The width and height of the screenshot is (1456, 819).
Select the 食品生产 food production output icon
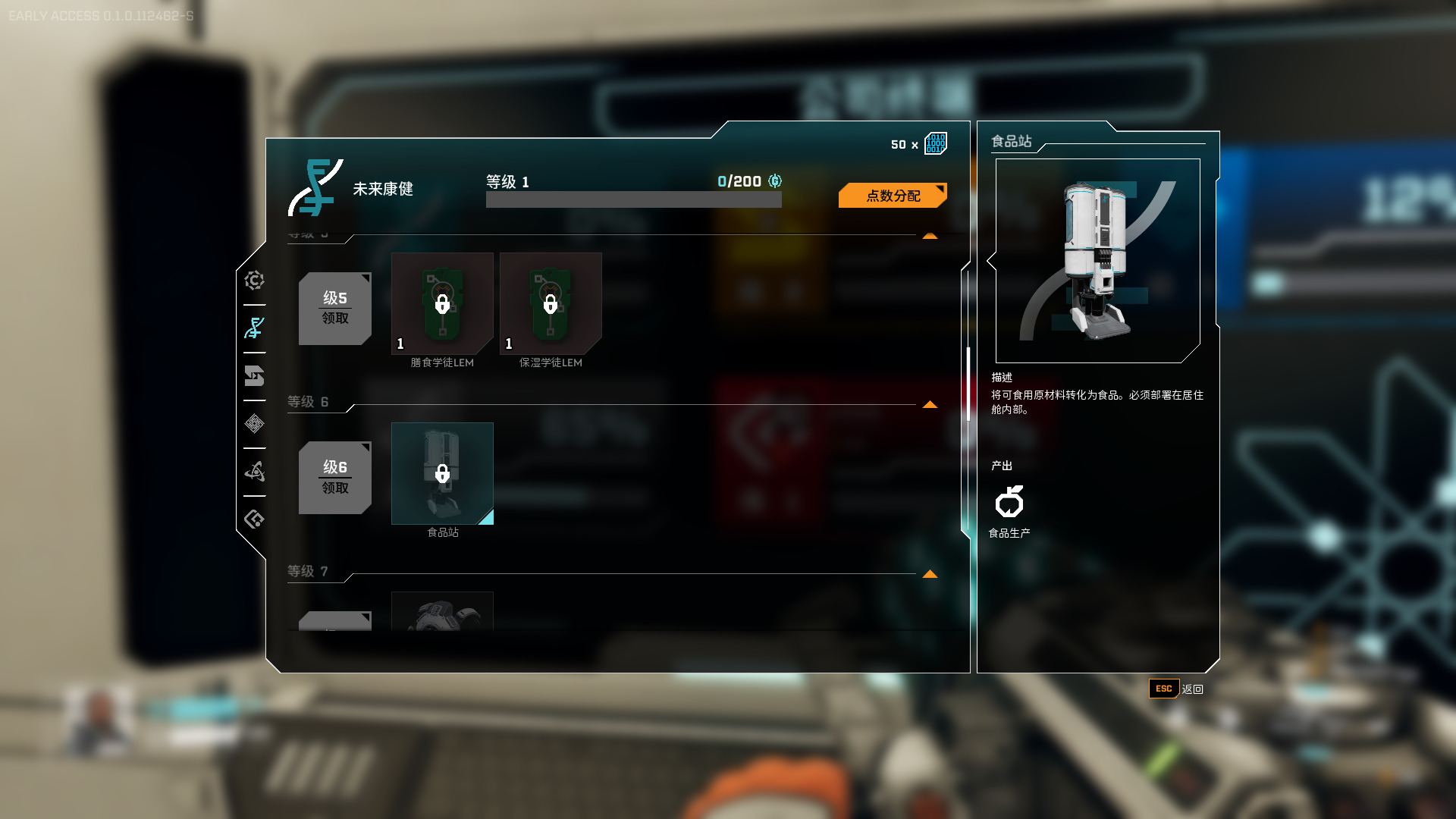click(1009, 502)
